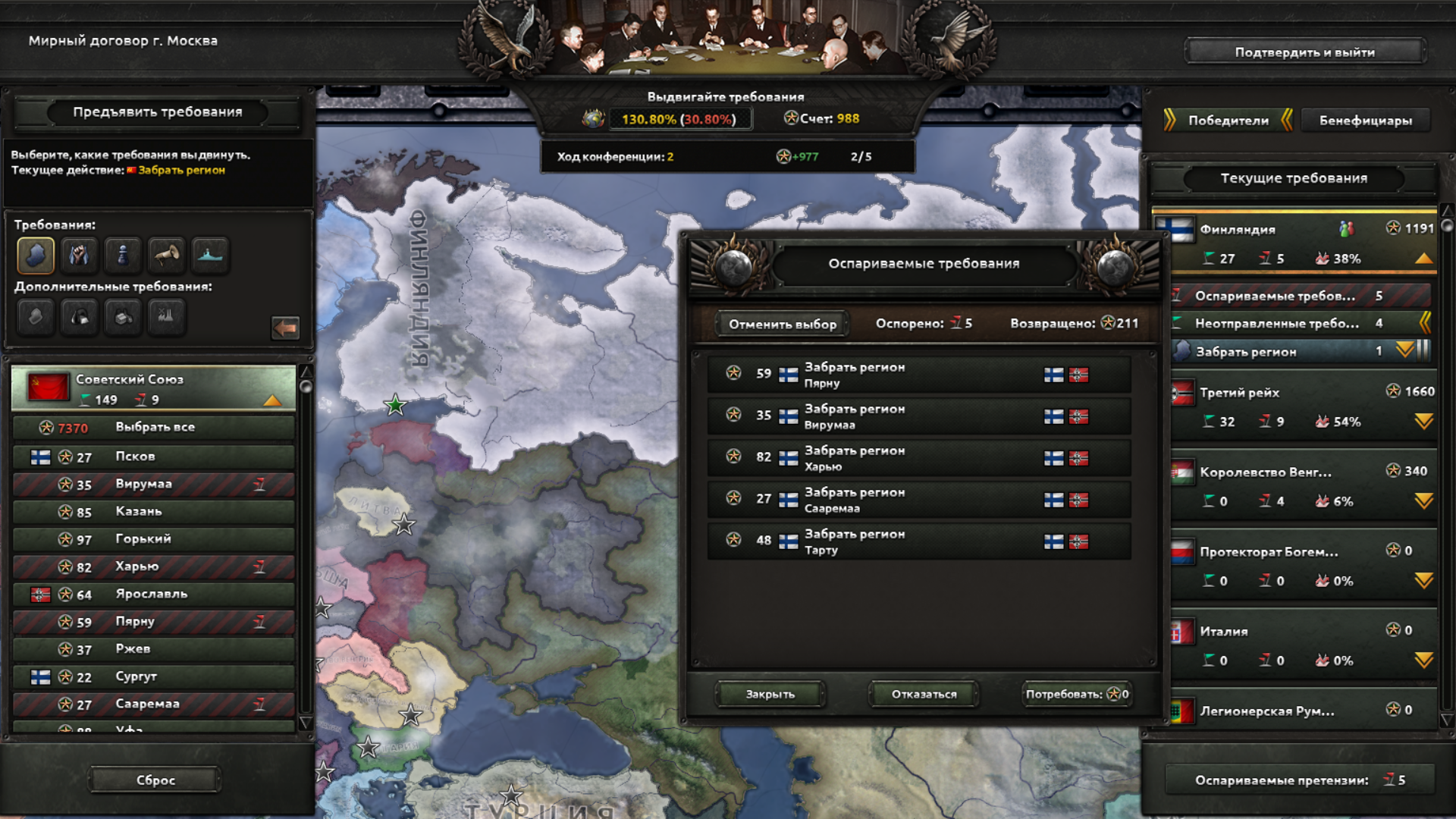1456x819 pixels.
Task: Select the contested Пярну region demand row
Action: pyautogui.click(x=918, y=375)
